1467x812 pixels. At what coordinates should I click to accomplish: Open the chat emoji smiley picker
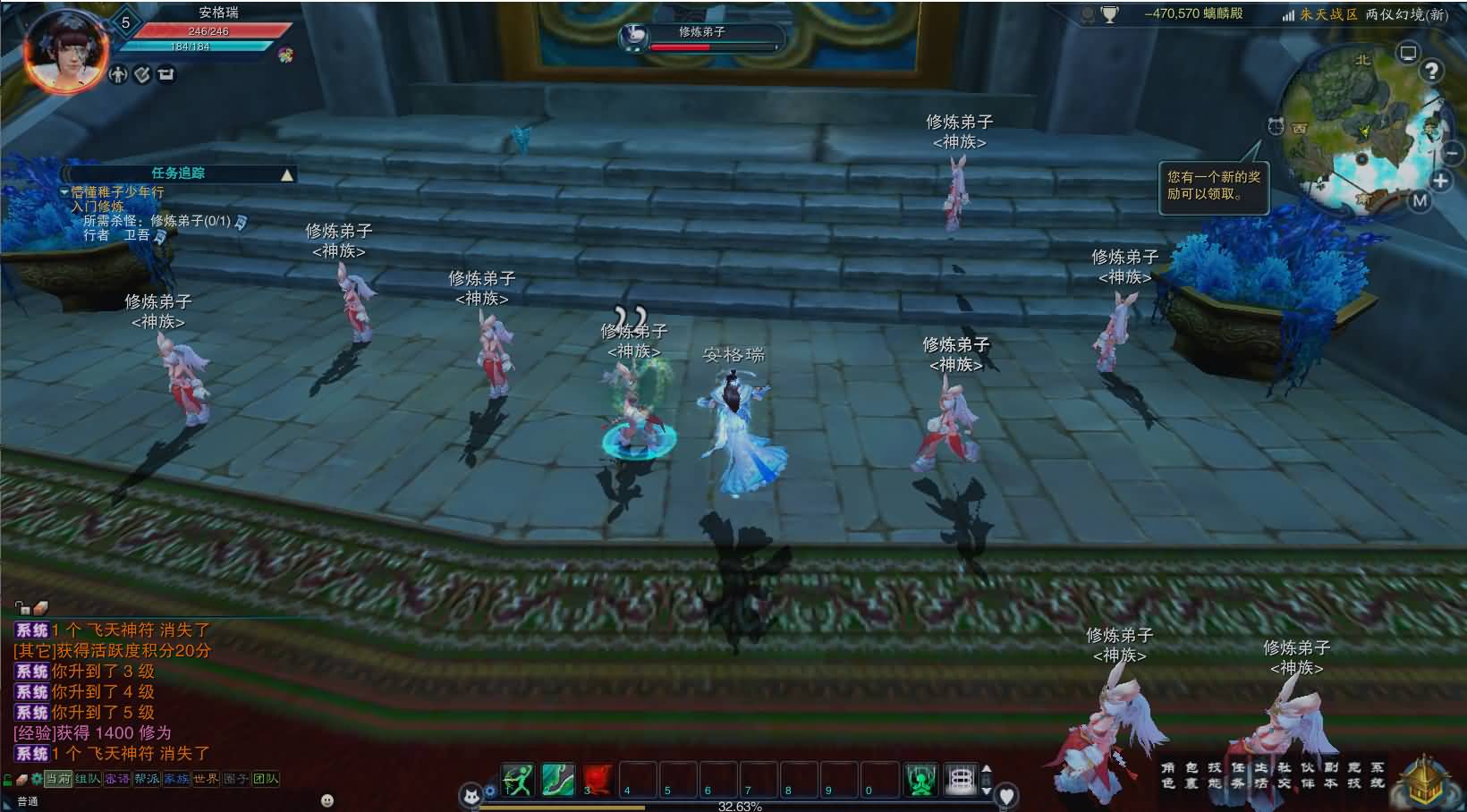[327, 800]
